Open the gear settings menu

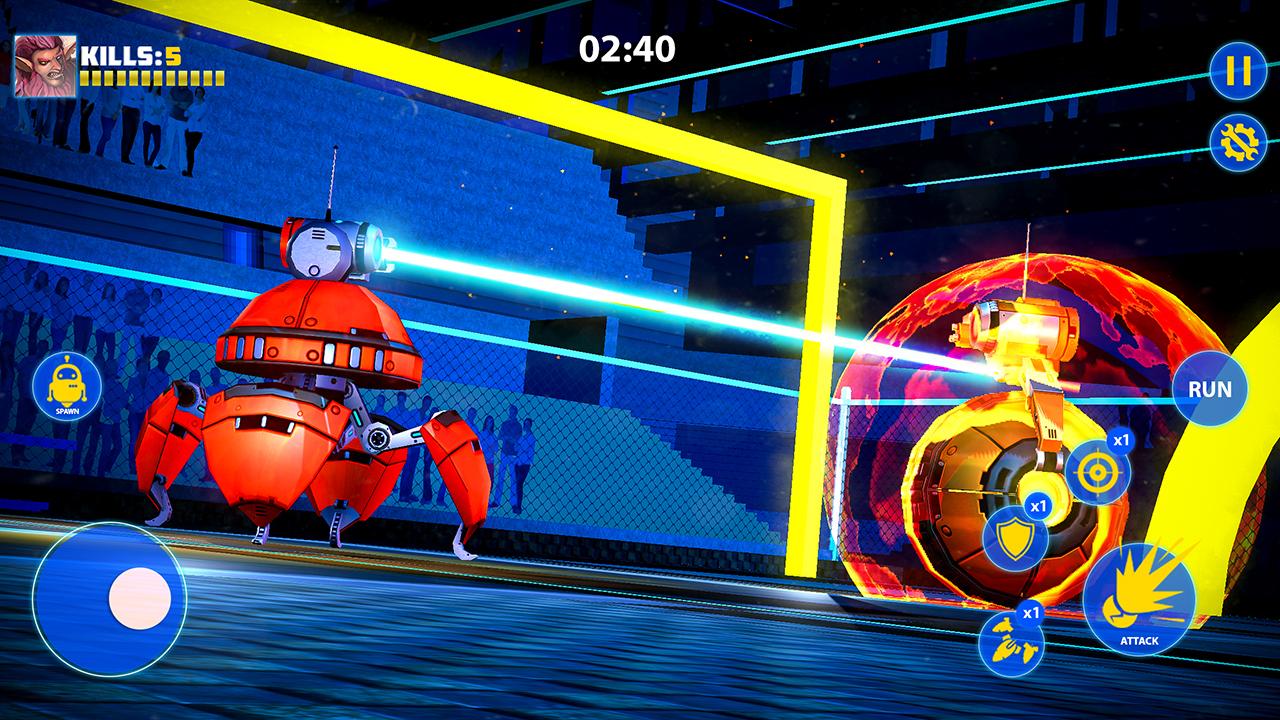point(1238,143)
